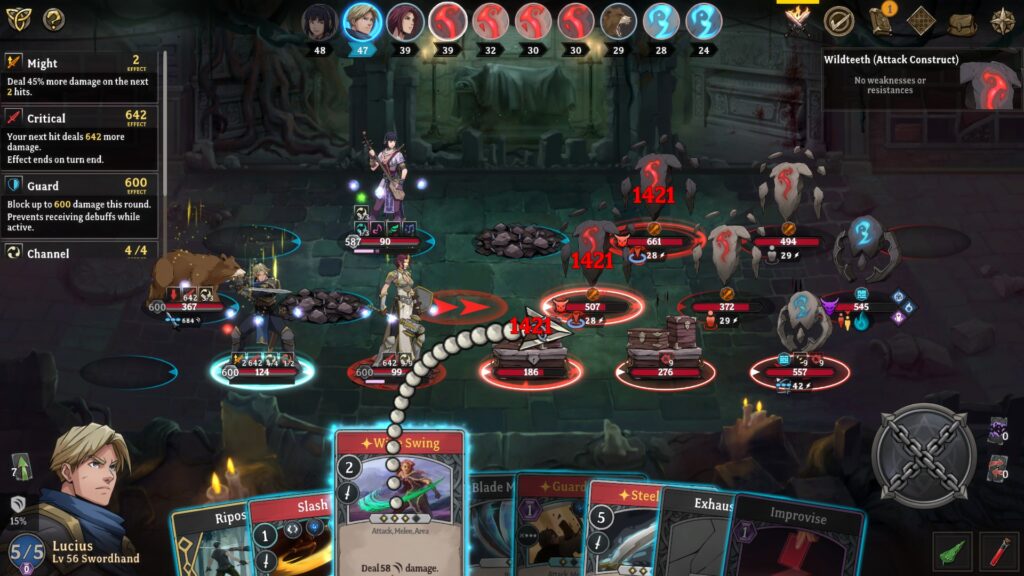View the draw pile card icon
Screen dimensions: 1024x576
(997, 431)
